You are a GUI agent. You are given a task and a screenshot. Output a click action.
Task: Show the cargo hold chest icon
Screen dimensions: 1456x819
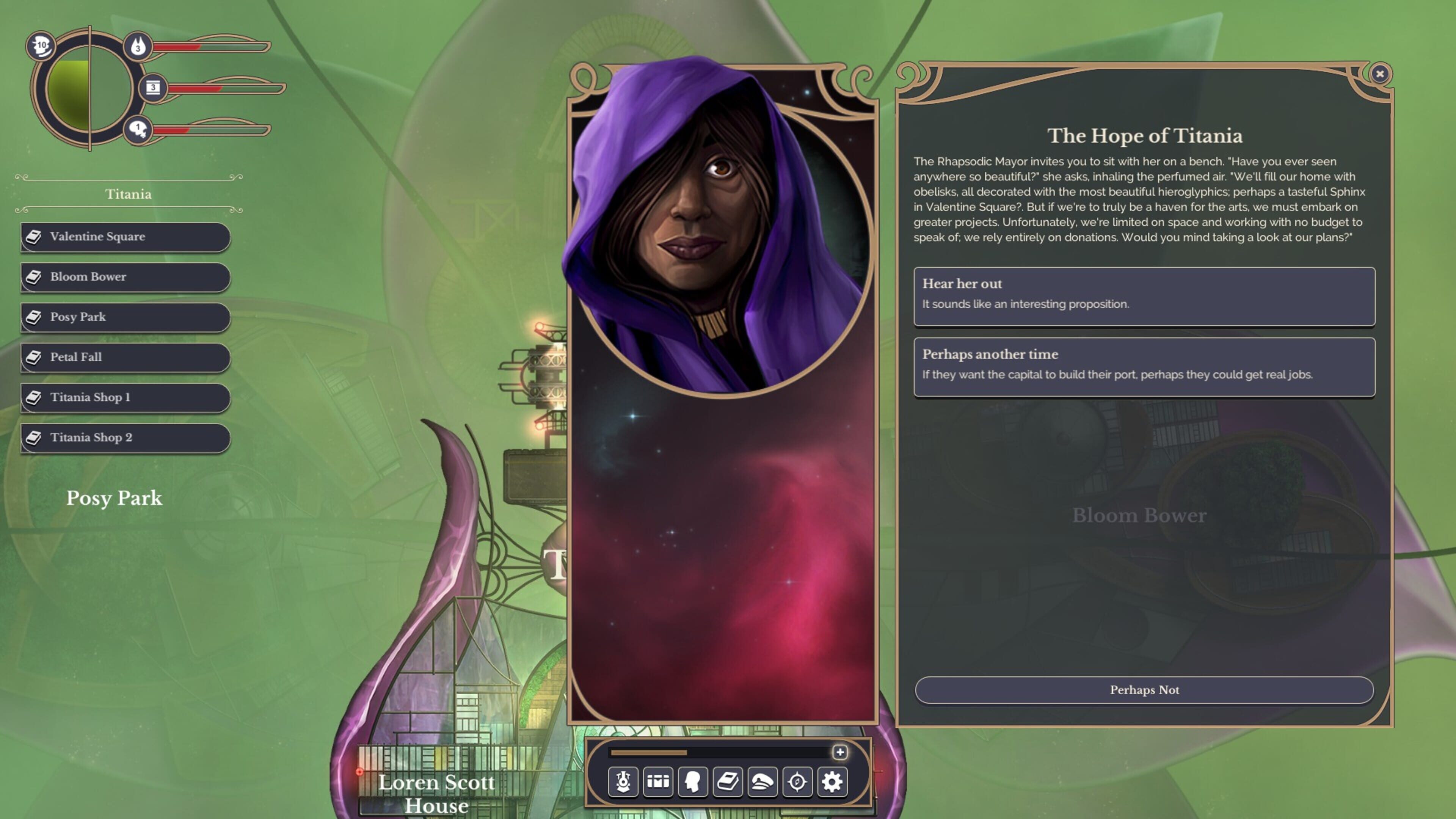658,782
